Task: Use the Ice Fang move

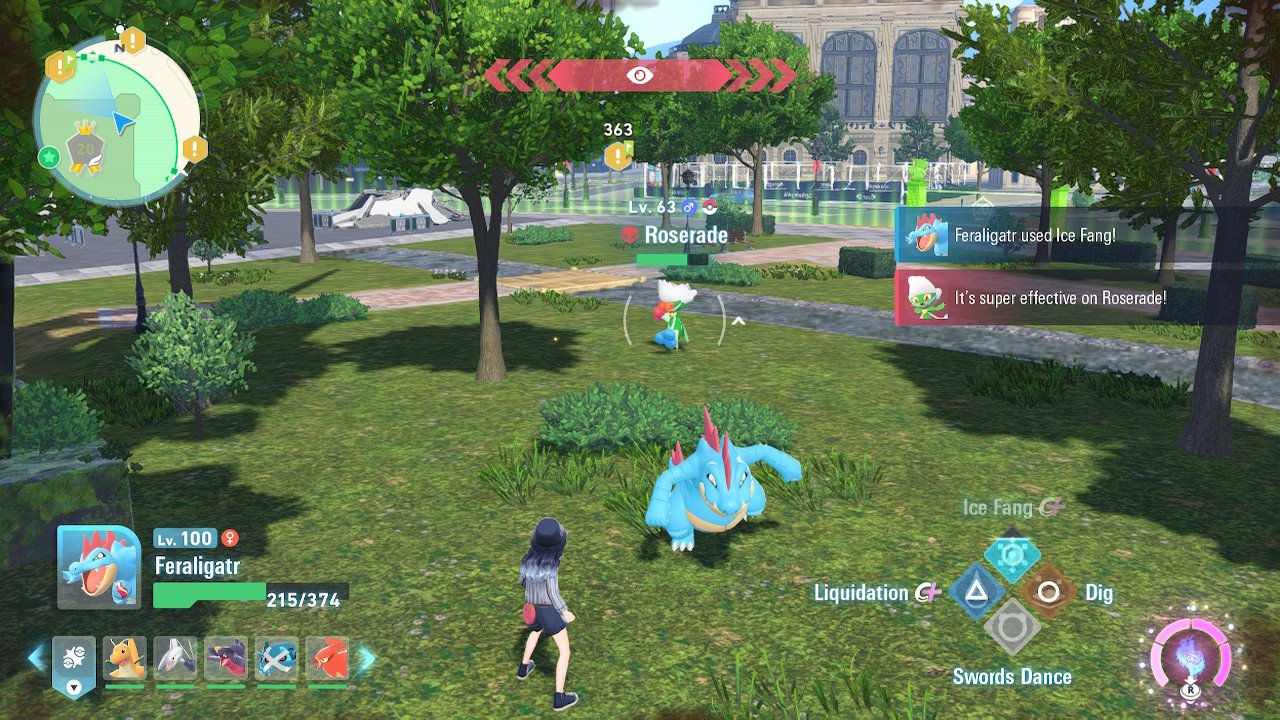Action: pos(1012,556)
